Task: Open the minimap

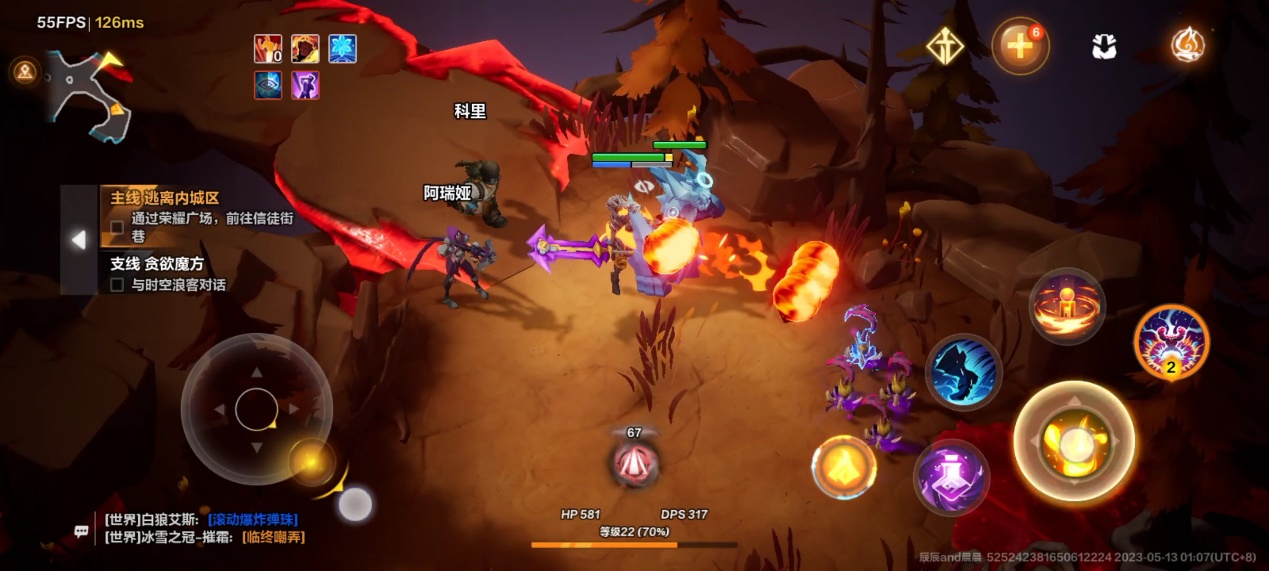Action: [89, 96]
